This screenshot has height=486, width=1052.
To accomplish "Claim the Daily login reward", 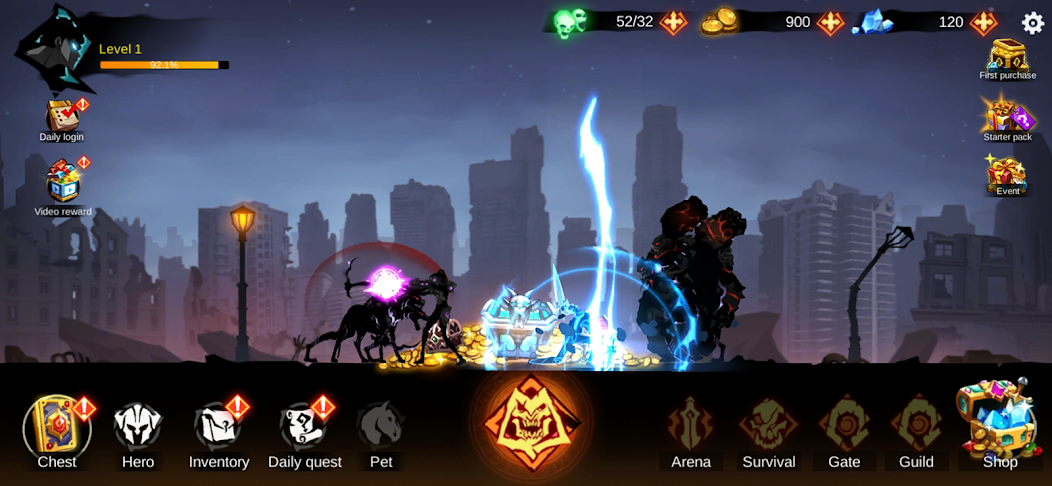I will pos(62,118).
